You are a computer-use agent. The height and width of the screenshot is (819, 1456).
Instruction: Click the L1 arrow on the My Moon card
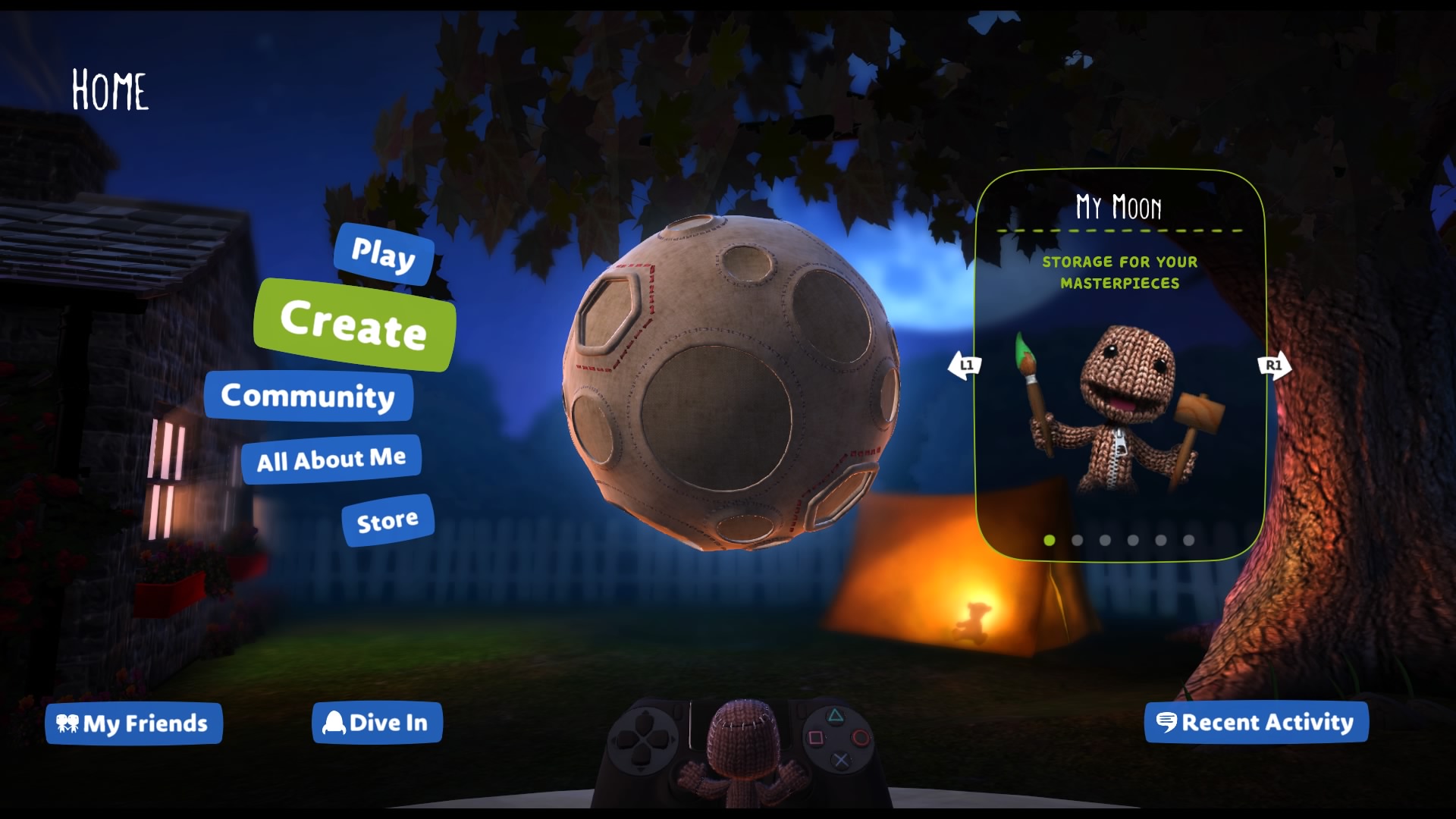pyautogui.click(x=965, y=365)
